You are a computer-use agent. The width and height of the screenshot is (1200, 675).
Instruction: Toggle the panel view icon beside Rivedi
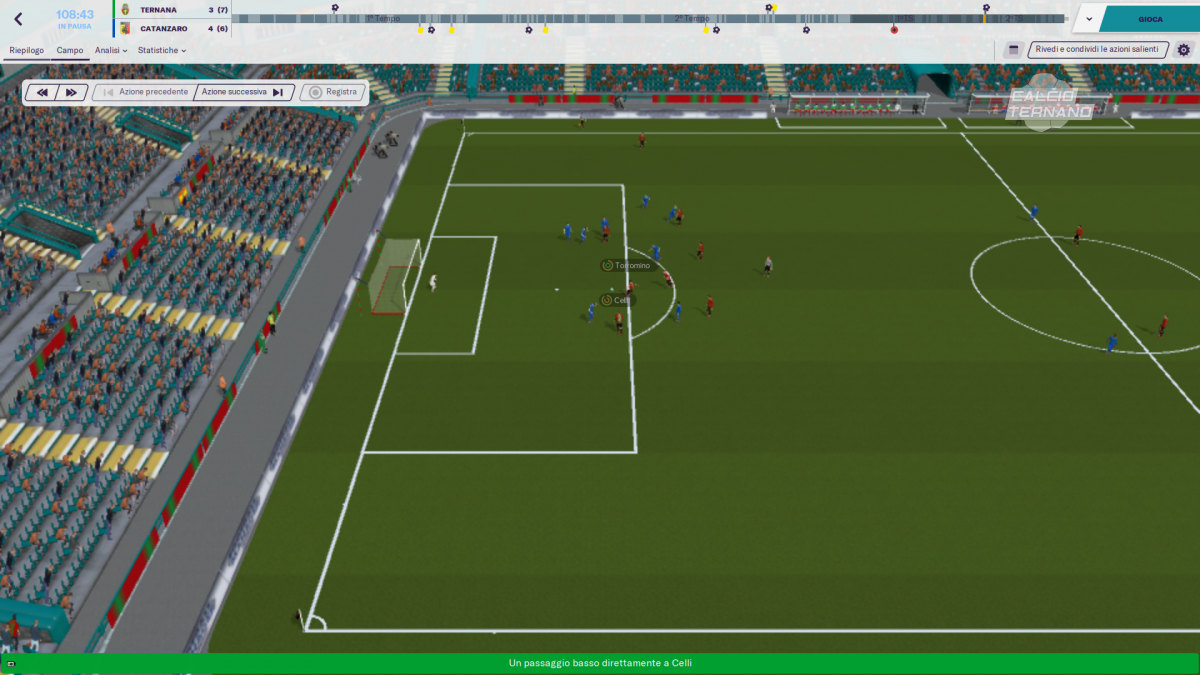coord(1013,49)
